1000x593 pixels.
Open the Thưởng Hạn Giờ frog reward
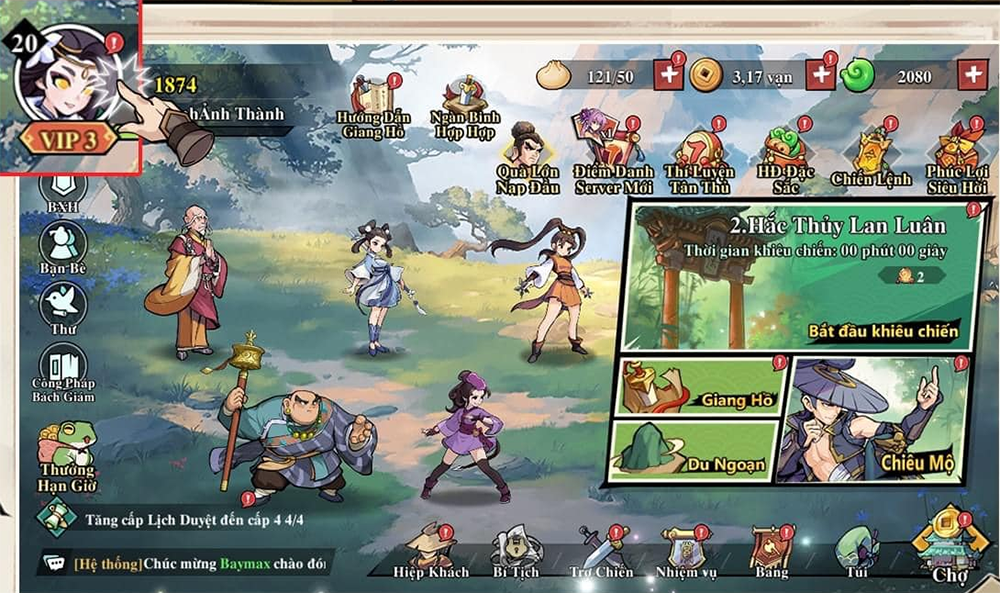(67, 456)
